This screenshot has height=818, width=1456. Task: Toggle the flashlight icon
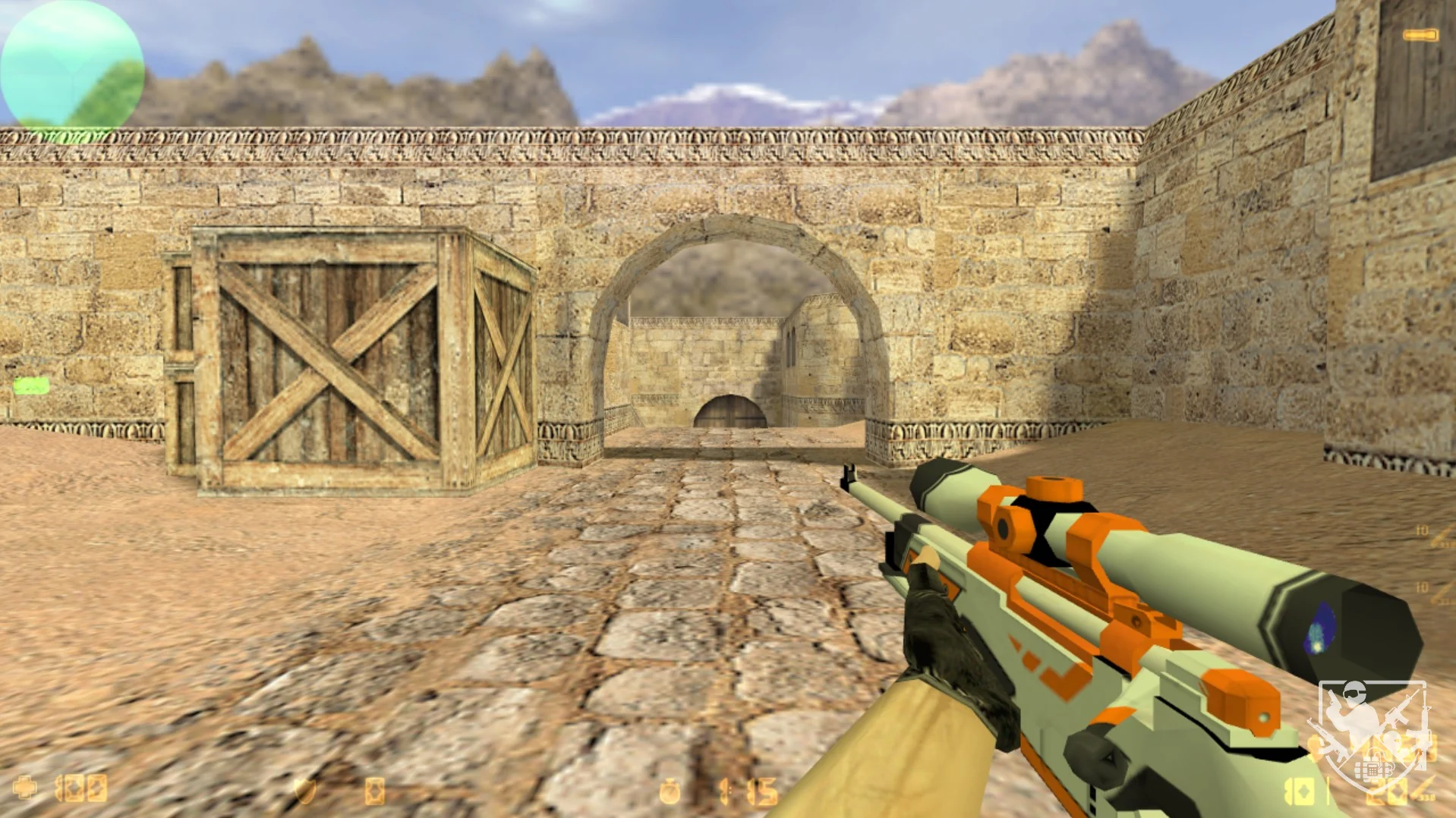click(1420, 35)
